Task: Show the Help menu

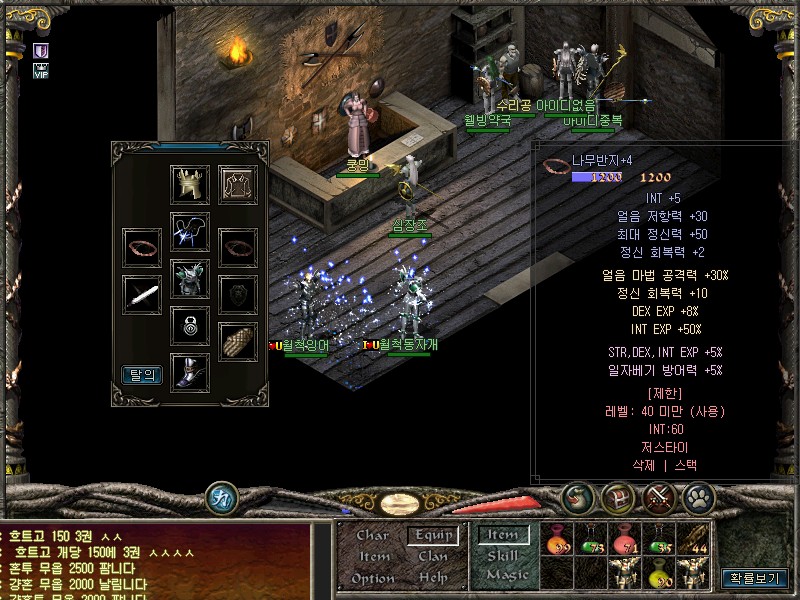Action: coord(433,578)
